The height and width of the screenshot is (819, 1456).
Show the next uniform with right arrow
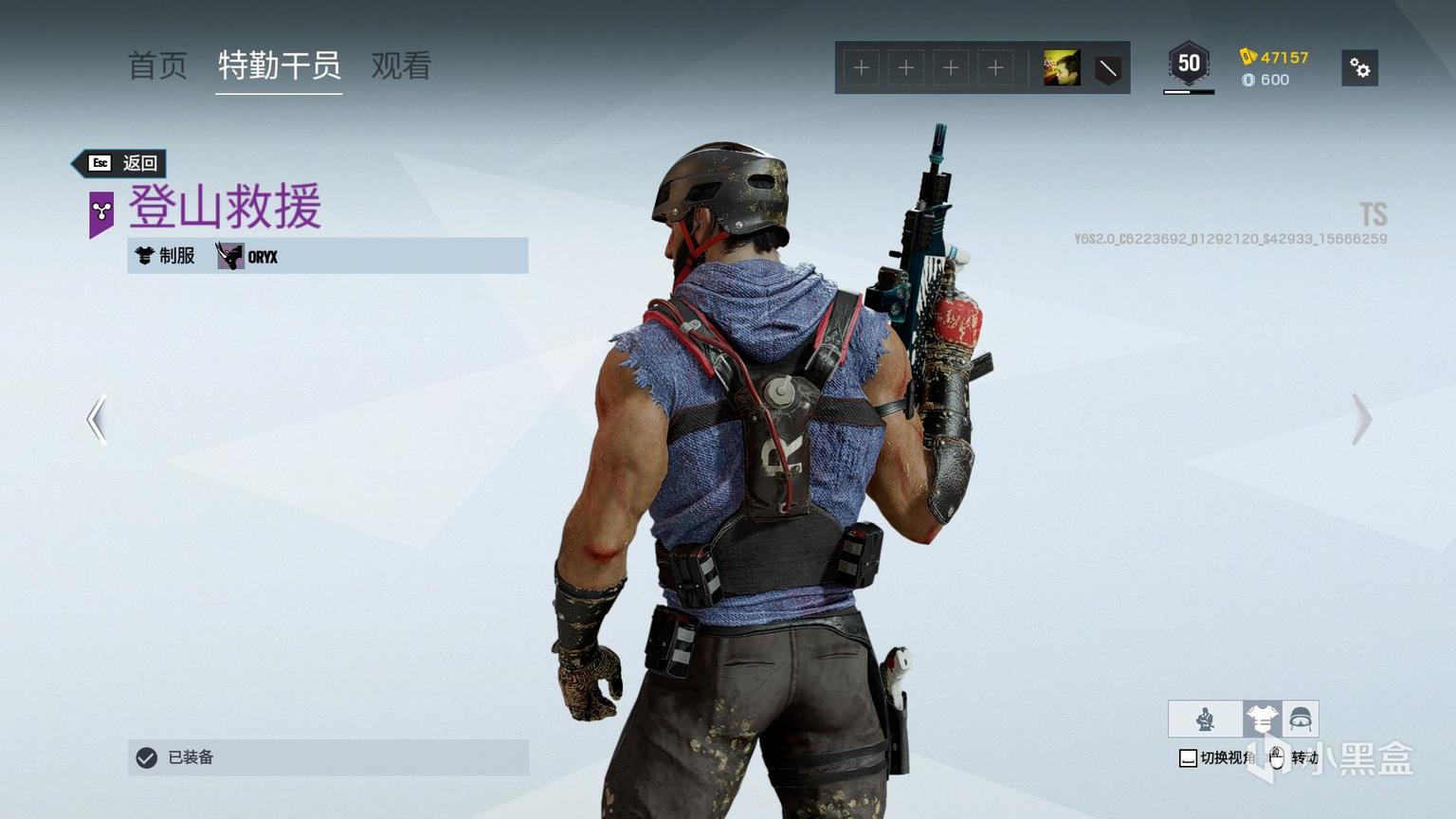tap(1361, 419)
